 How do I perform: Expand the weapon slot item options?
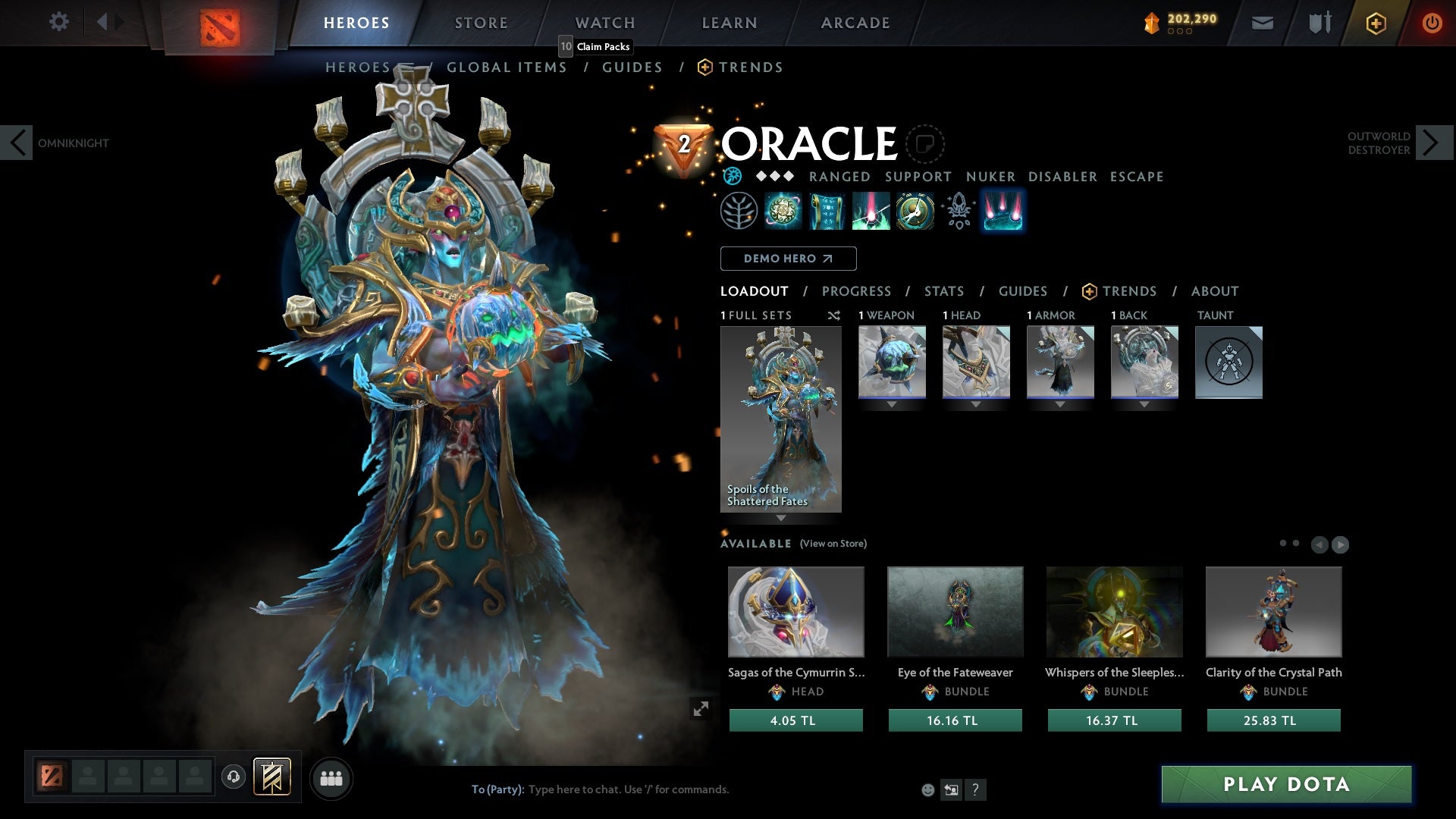pyautogui.click(x=891, y=404)
